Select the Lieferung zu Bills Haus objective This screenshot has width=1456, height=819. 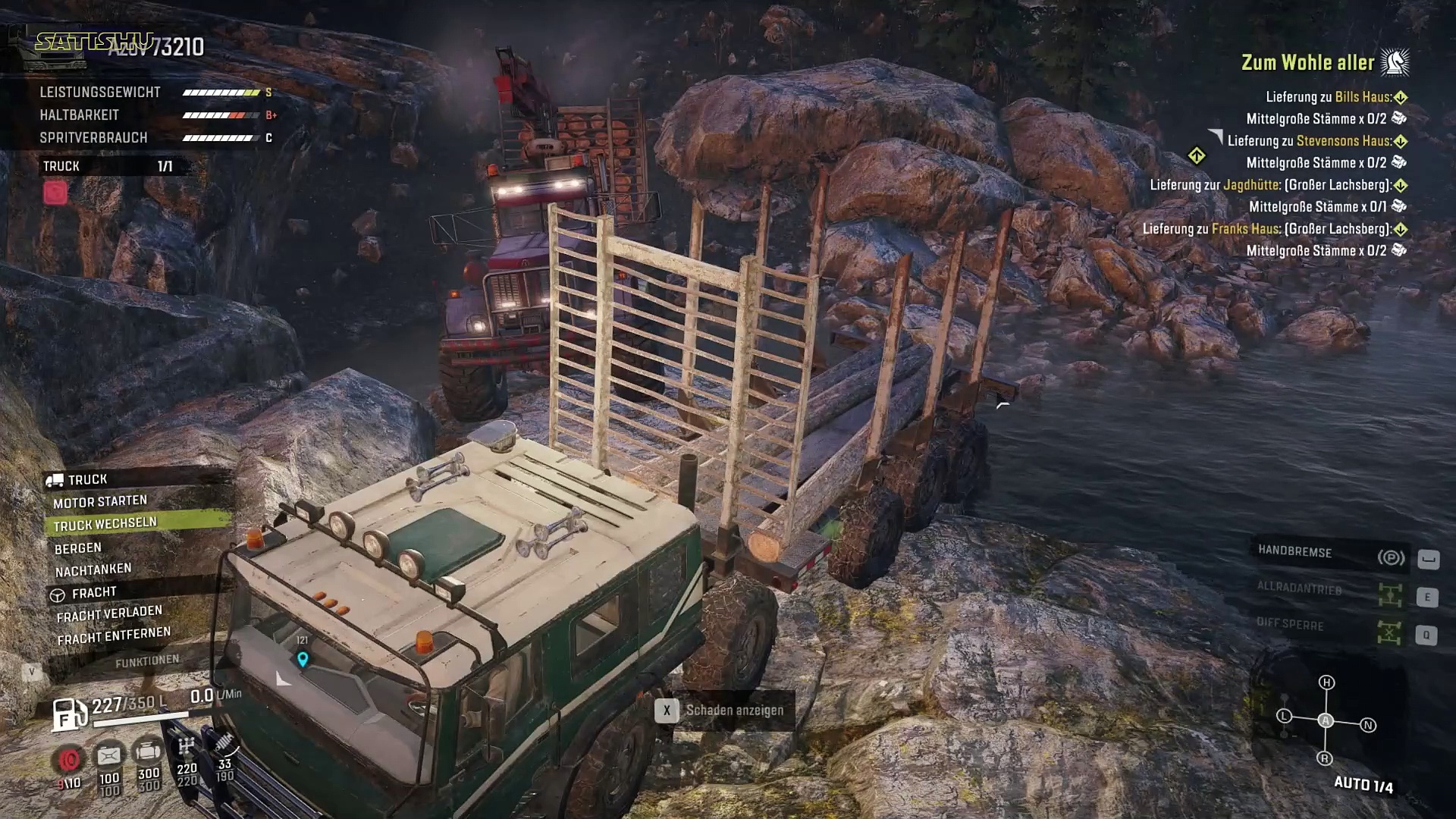(x=1329, y=97)
